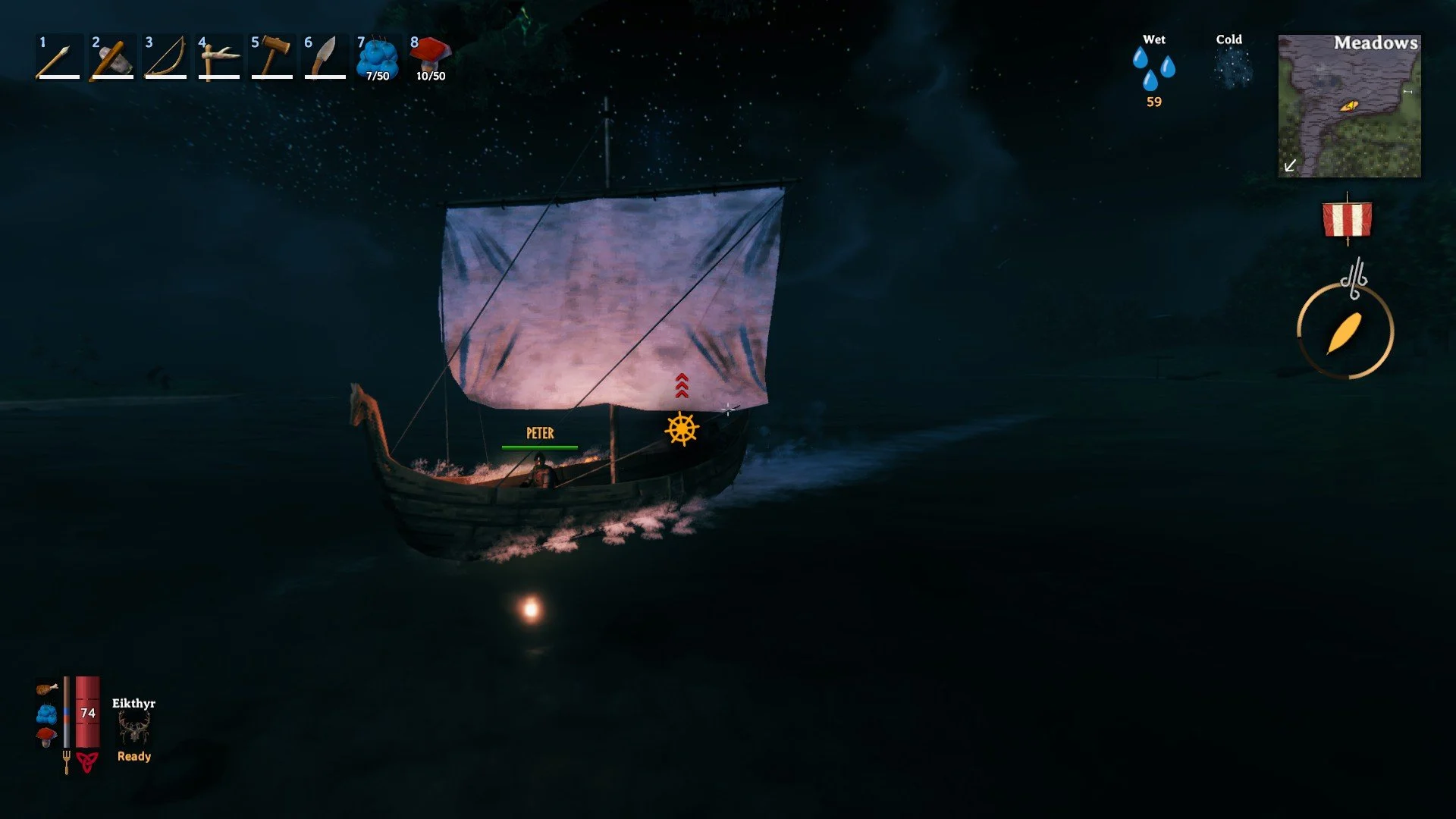The height and width of the screenshot is (819, 1456).
Task: Click the blueberries food buff icon
Action: click(x=46, y=714)
